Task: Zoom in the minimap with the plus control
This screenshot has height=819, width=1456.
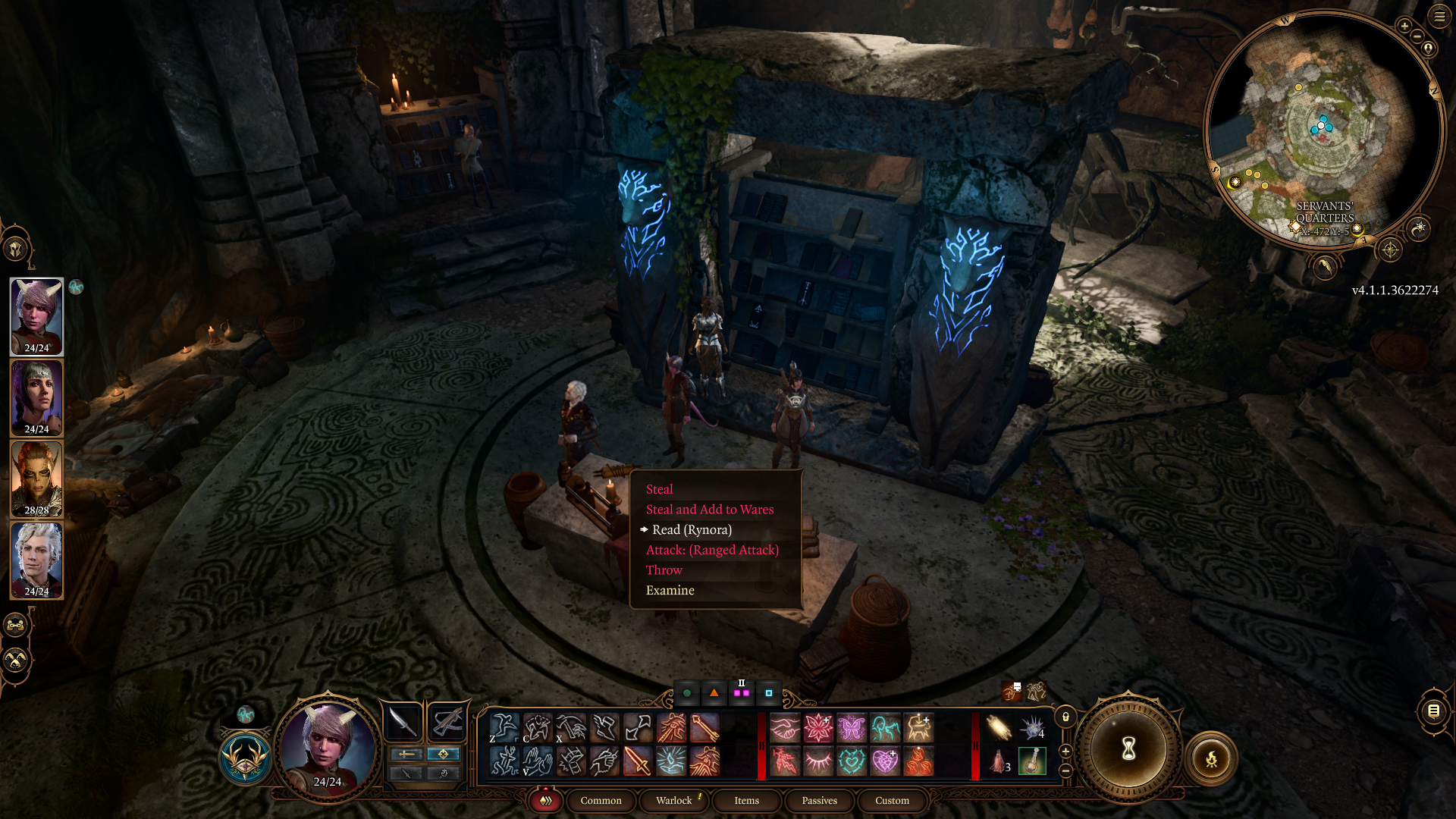Action: point(1404,26)
